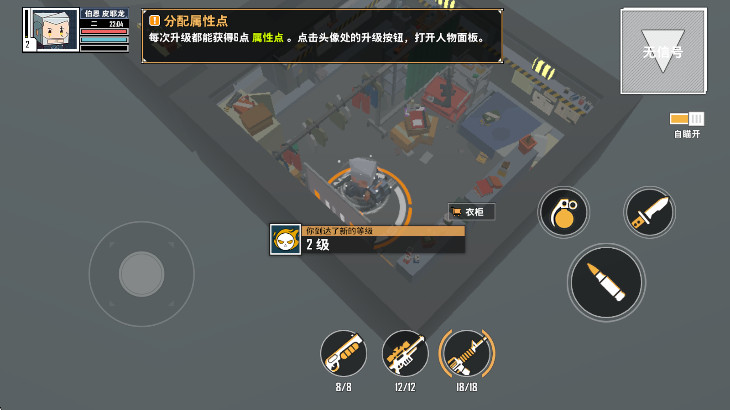
Task: Select the shotgun weapon slot
Action: 343,353
